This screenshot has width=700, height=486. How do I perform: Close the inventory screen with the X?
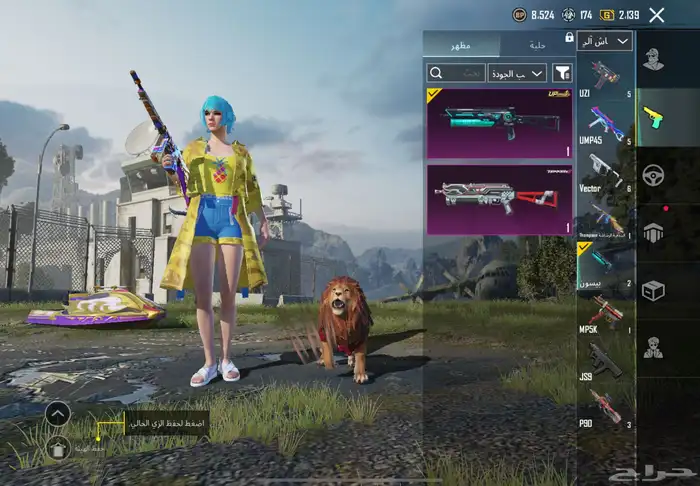[x=656, y=15]
